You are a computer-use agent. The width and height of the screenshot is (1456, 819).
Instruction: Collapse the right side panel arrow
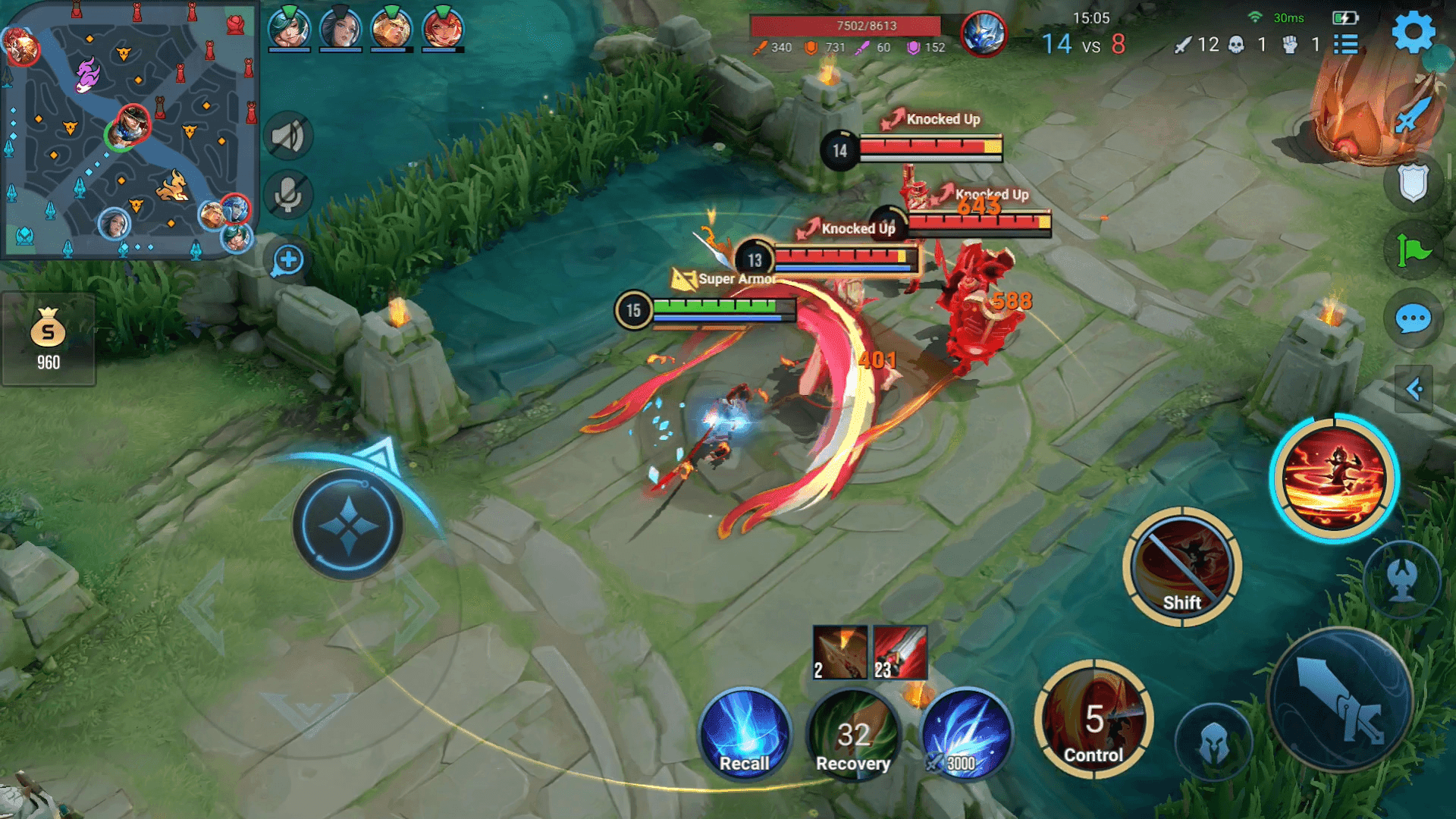click(x=1412, y=388)
